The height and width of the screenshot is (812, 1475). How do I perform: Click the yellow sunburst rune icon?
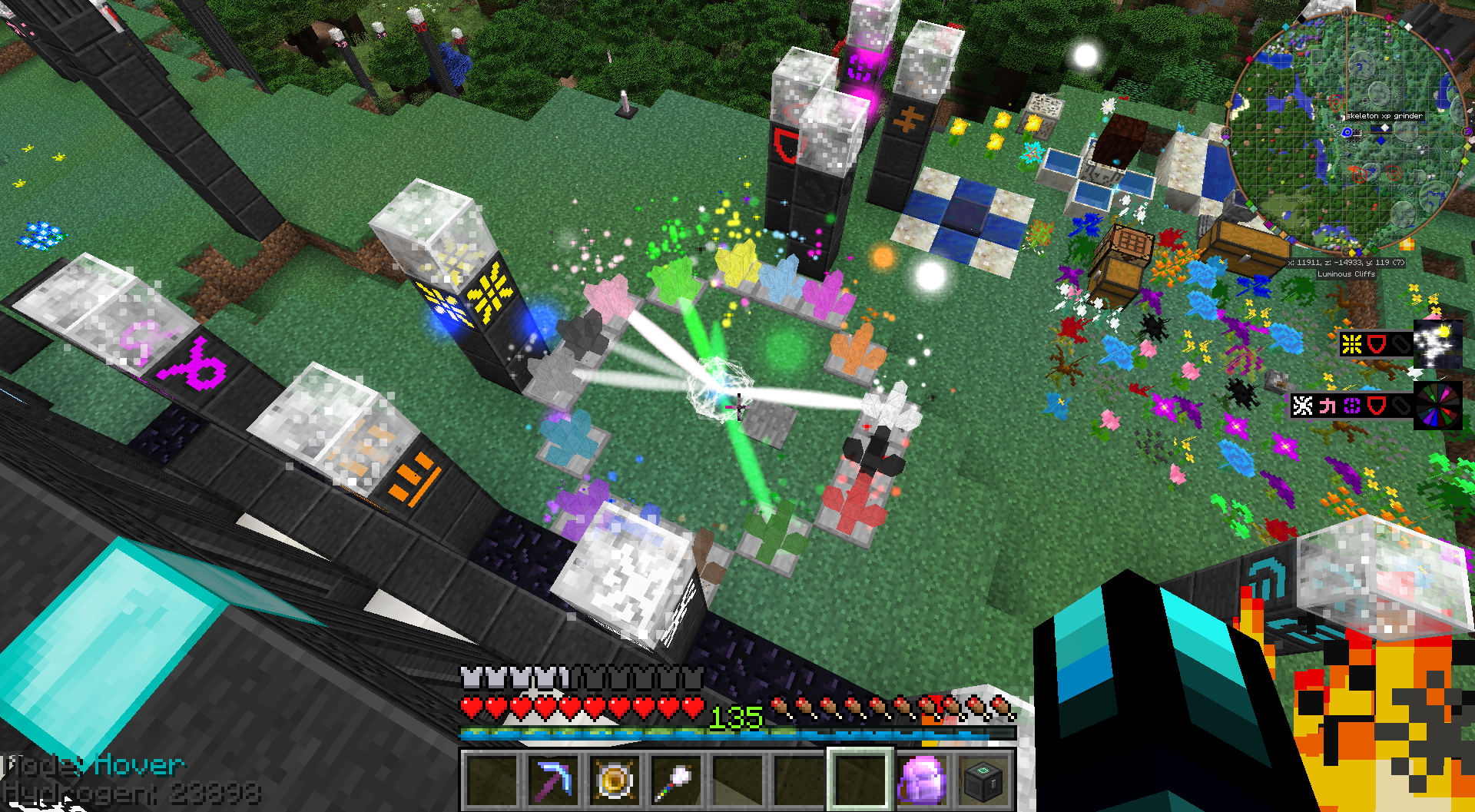click(1352, 344)
